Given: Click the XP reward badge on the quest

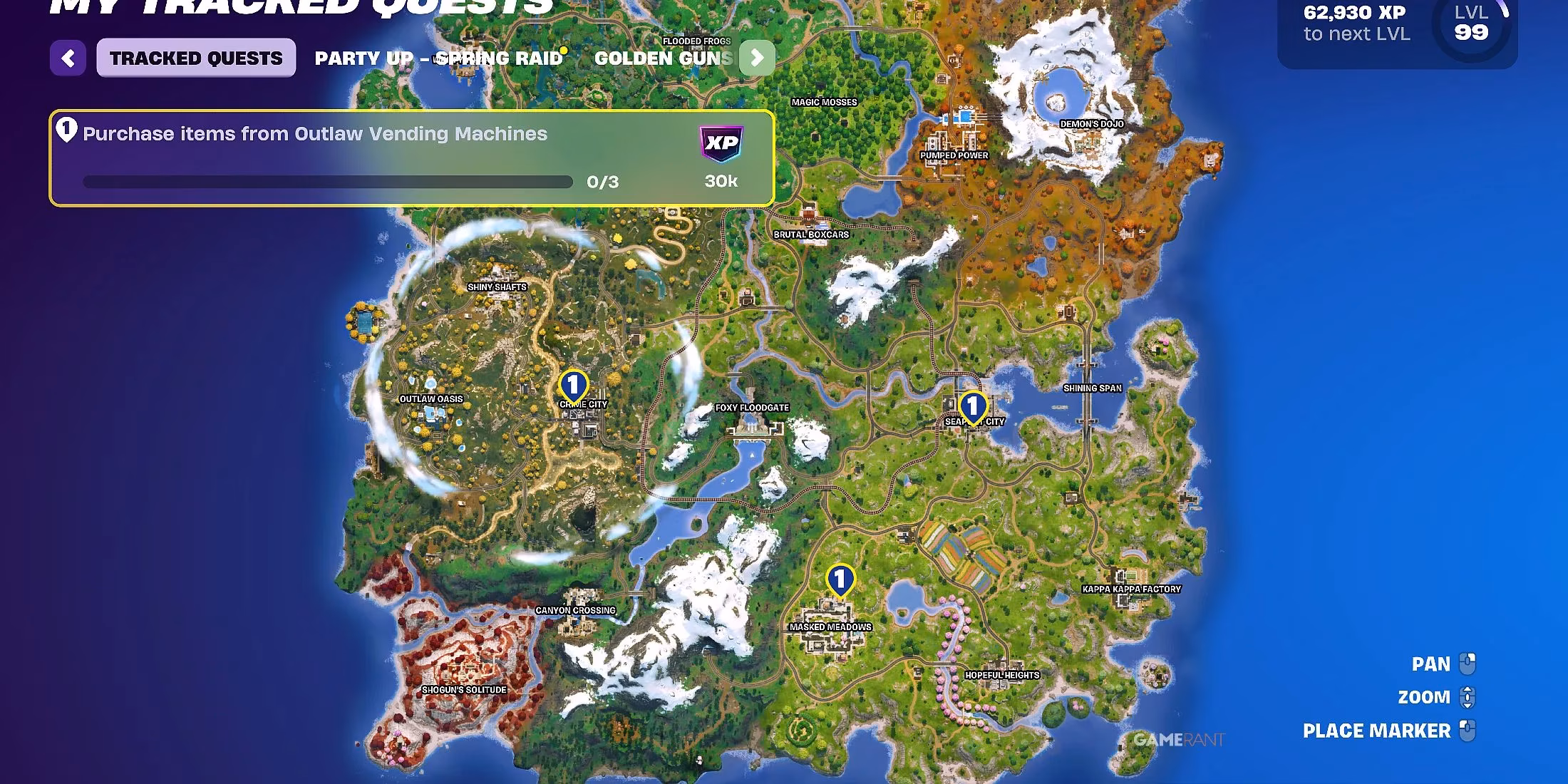Looking at the screenshot, I should (721, 144).
